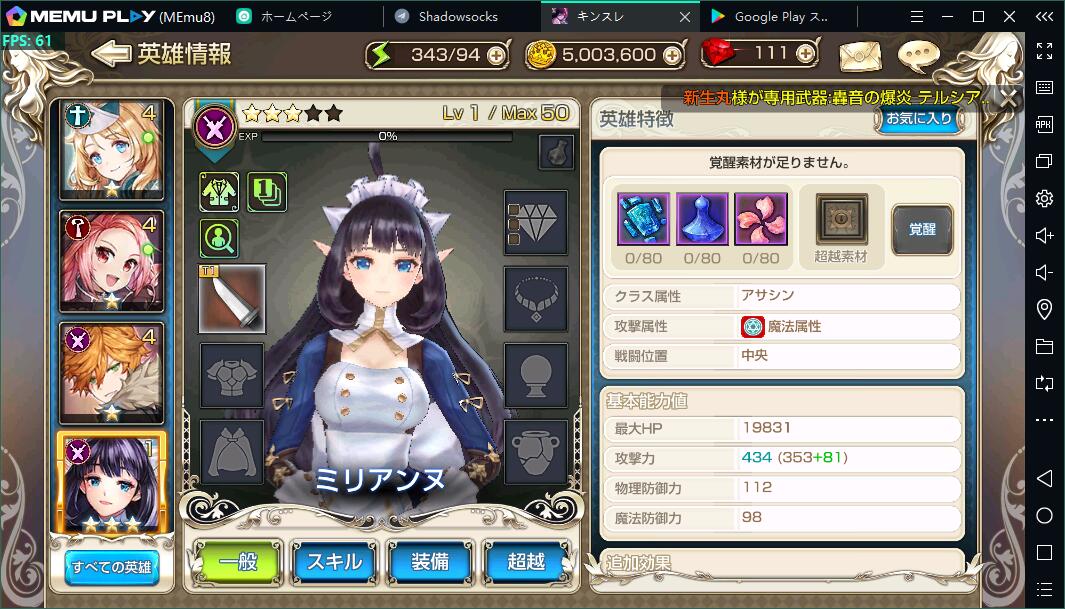Close the キンスレ emulator tab
1065x609 pixels.
[x=685, y=17]
